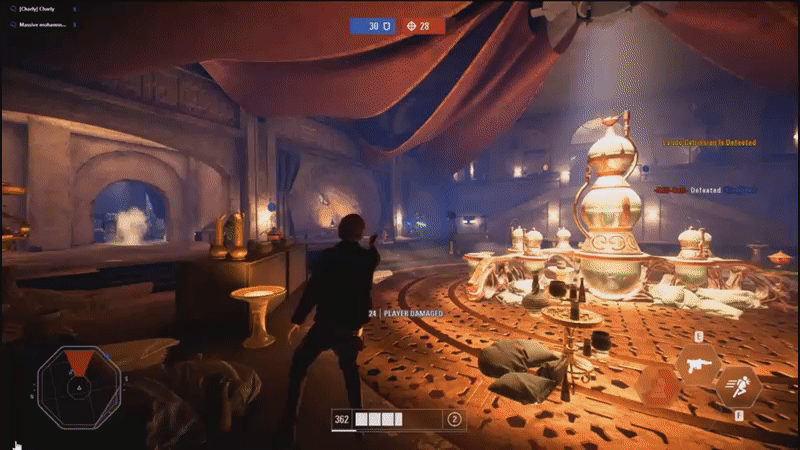Trigger the sprinting figure dash ability
Image resolution: width=800 pixels, height=450 pixels.
pyautogui.click(x=738, y=386)
